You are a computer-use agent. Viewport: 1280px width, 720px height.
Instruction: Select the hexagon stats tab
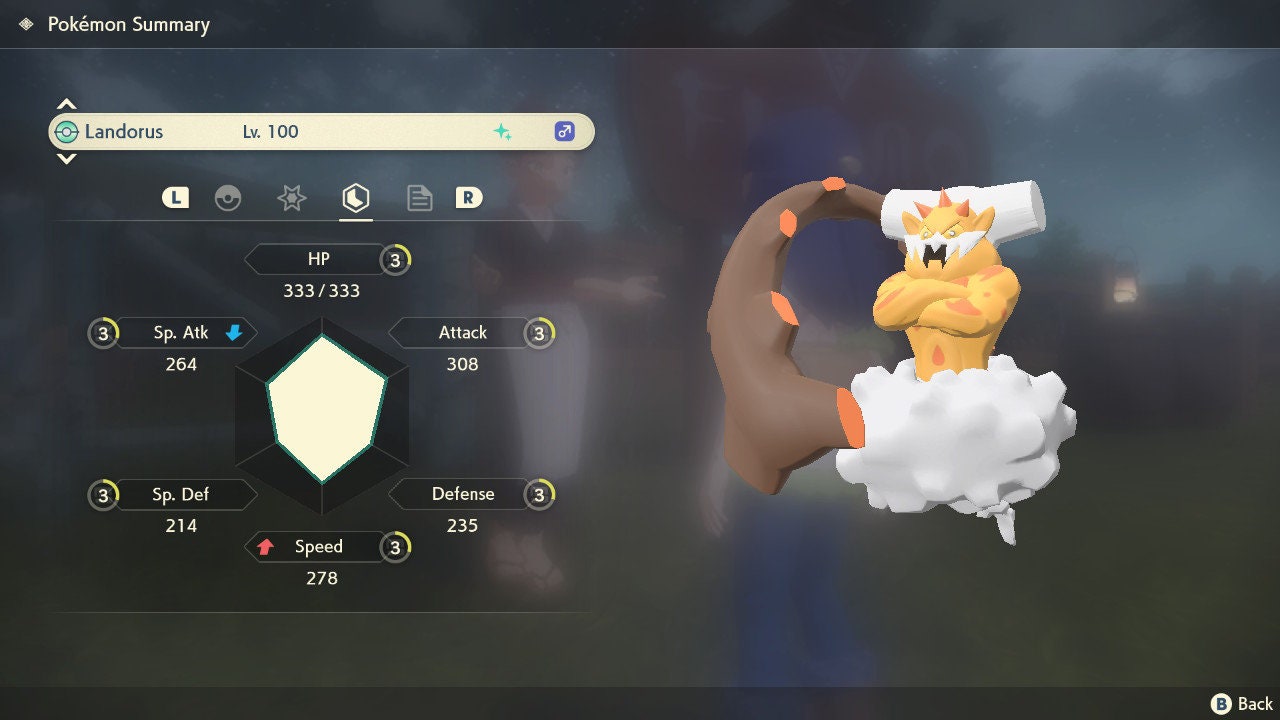[x=355, y=198]
